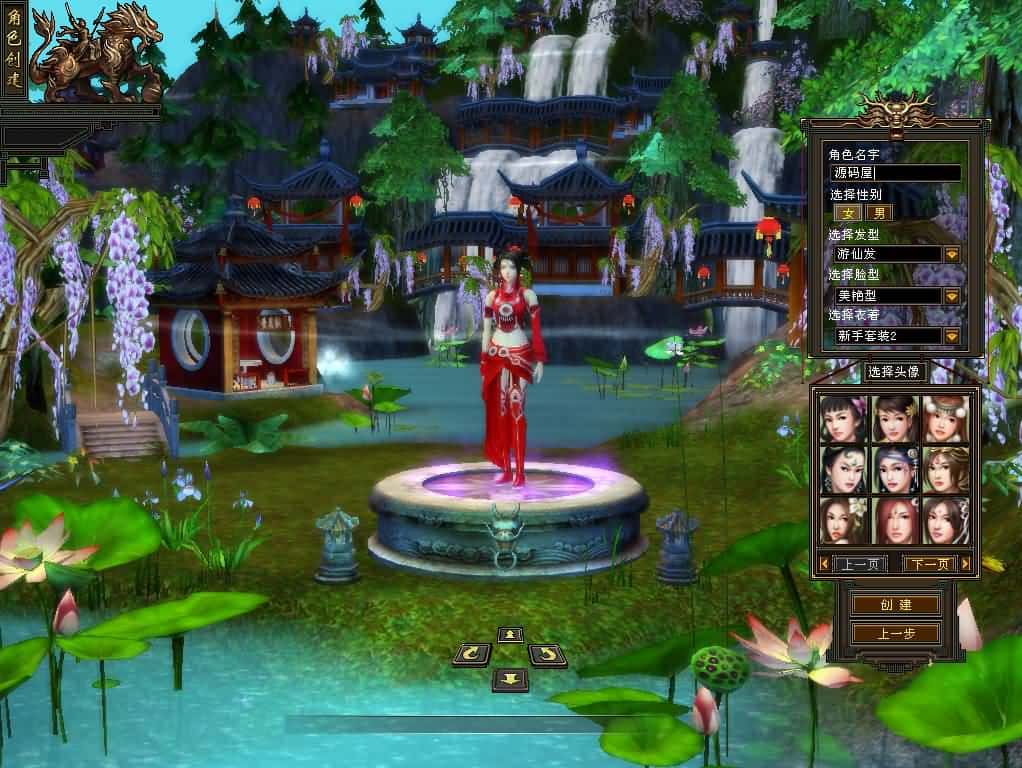Click the character name input field
The image size is (1022, 768).
(x=895, y=173)
